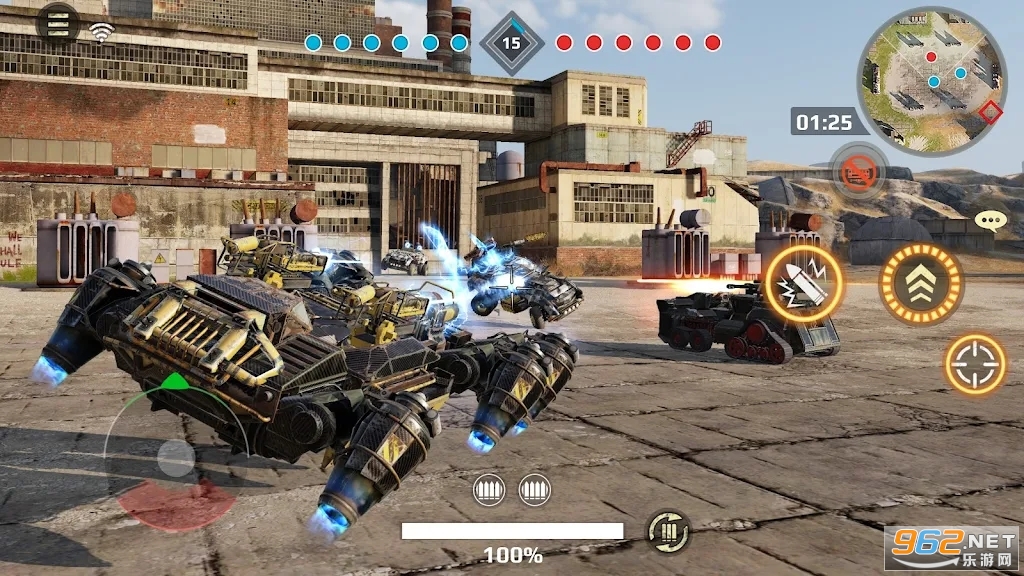
Task: Activate the chevron boost ability
Action: (920, 284)
